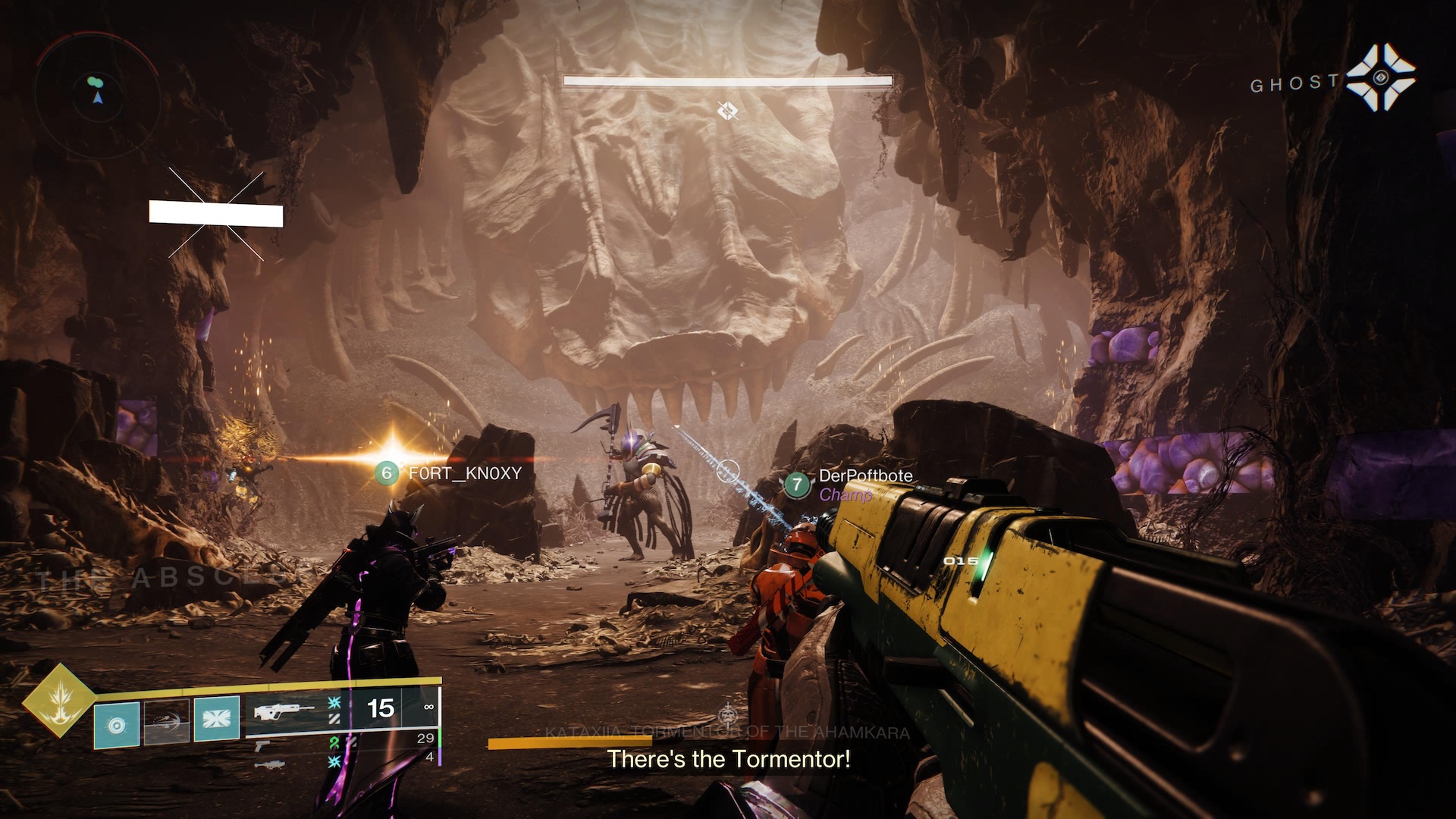Viewport: 1456px width, 819px height.
Task: Activate the class ability banner icon
Action: pyautogui.click(x=217, y=718)
